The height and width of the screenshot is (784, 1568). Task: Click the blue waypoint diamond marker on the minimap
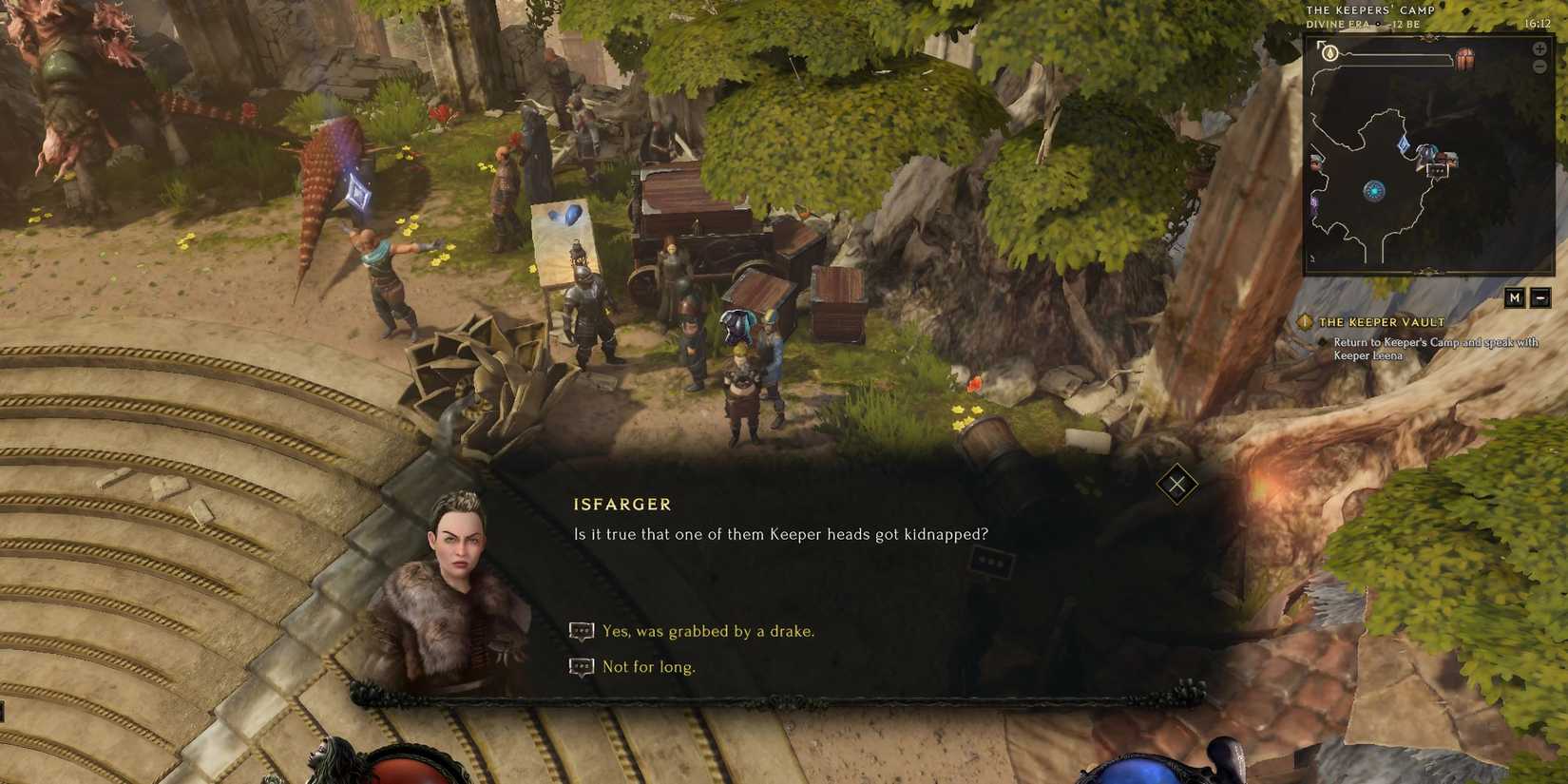pyautogui.click(x=1405, y=144)
